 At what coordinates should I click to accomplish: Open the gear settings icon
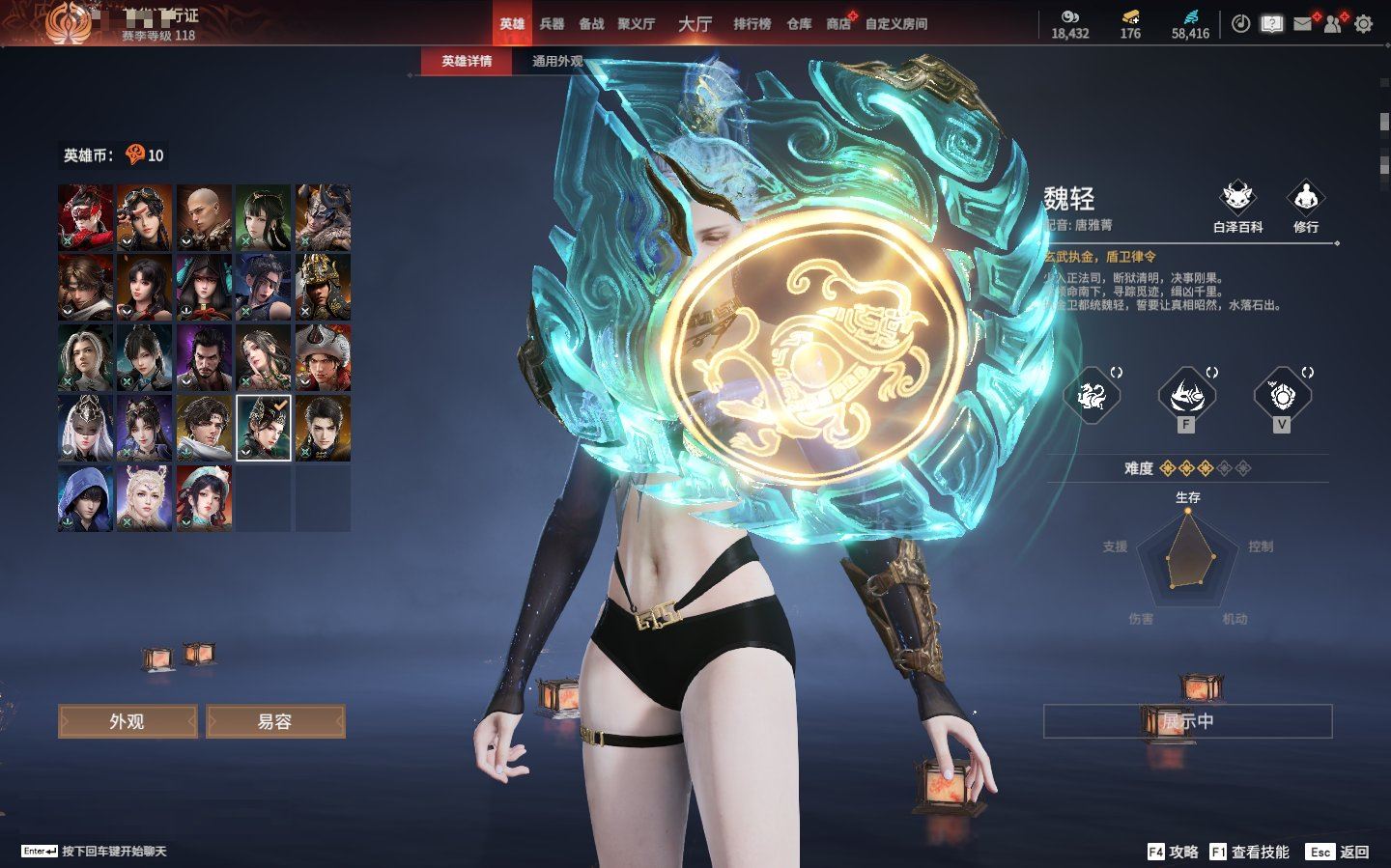coord(1363,24)
